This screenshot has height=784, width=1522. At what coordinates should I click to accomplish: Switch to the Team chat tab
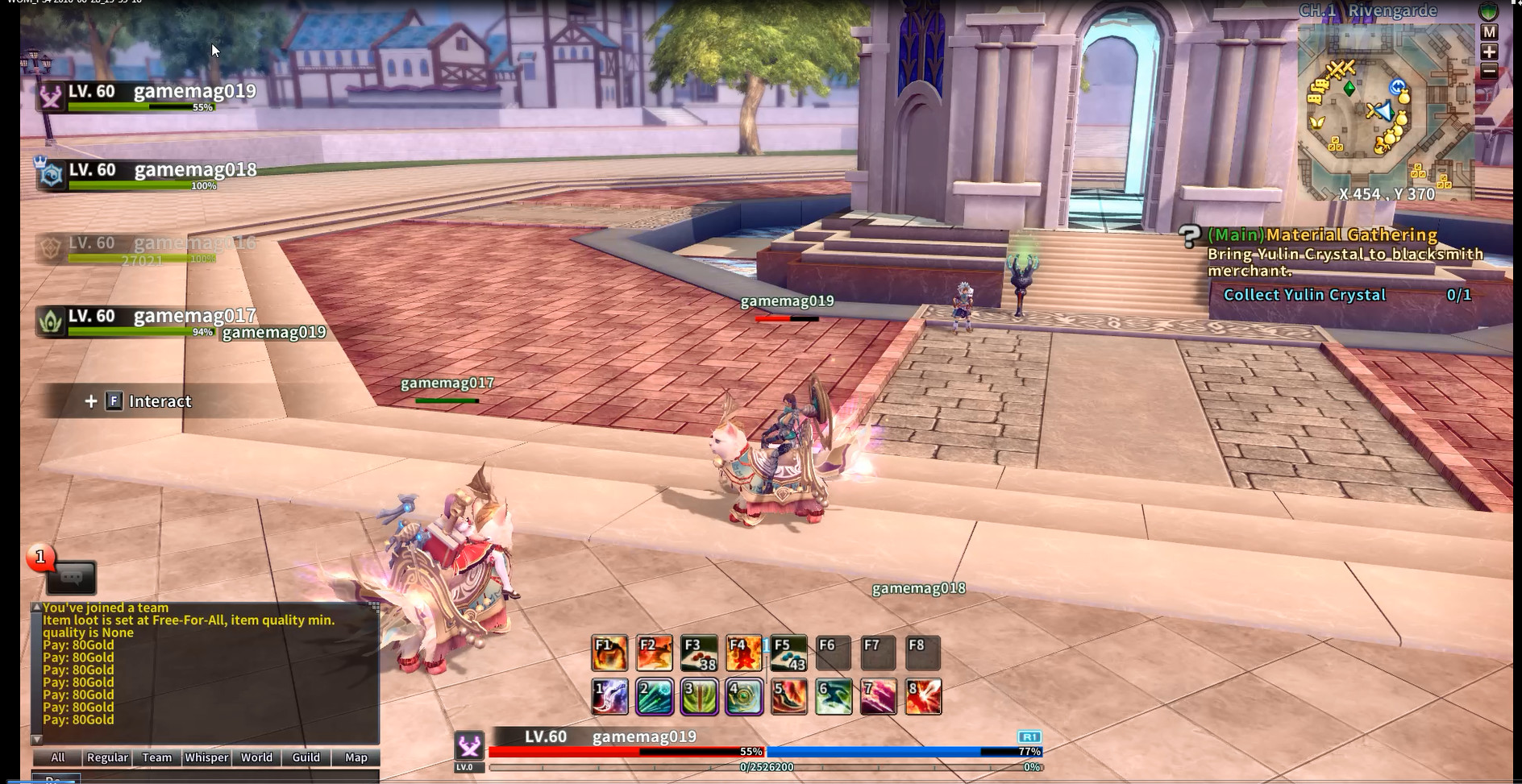pos(156,757)
